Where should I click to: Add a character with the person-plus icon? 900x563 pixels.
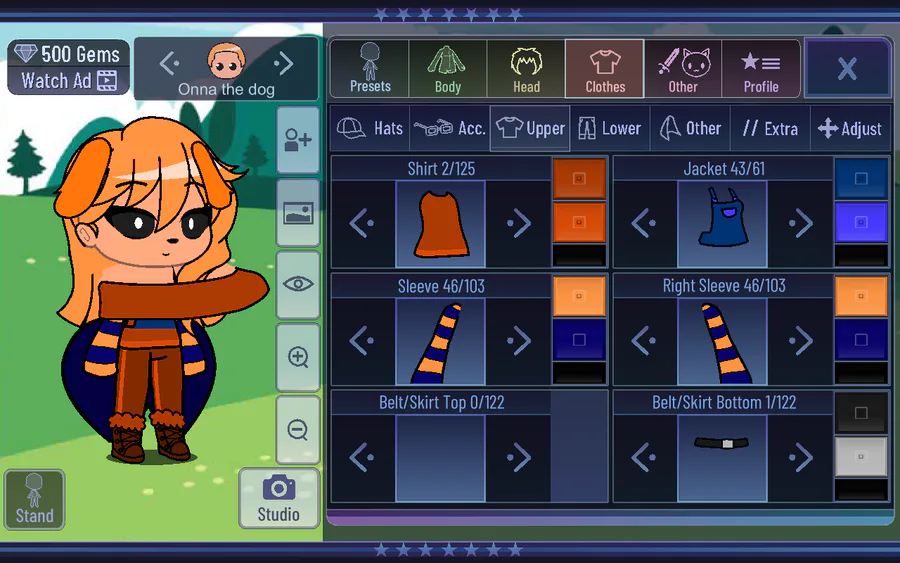point(297,140)
